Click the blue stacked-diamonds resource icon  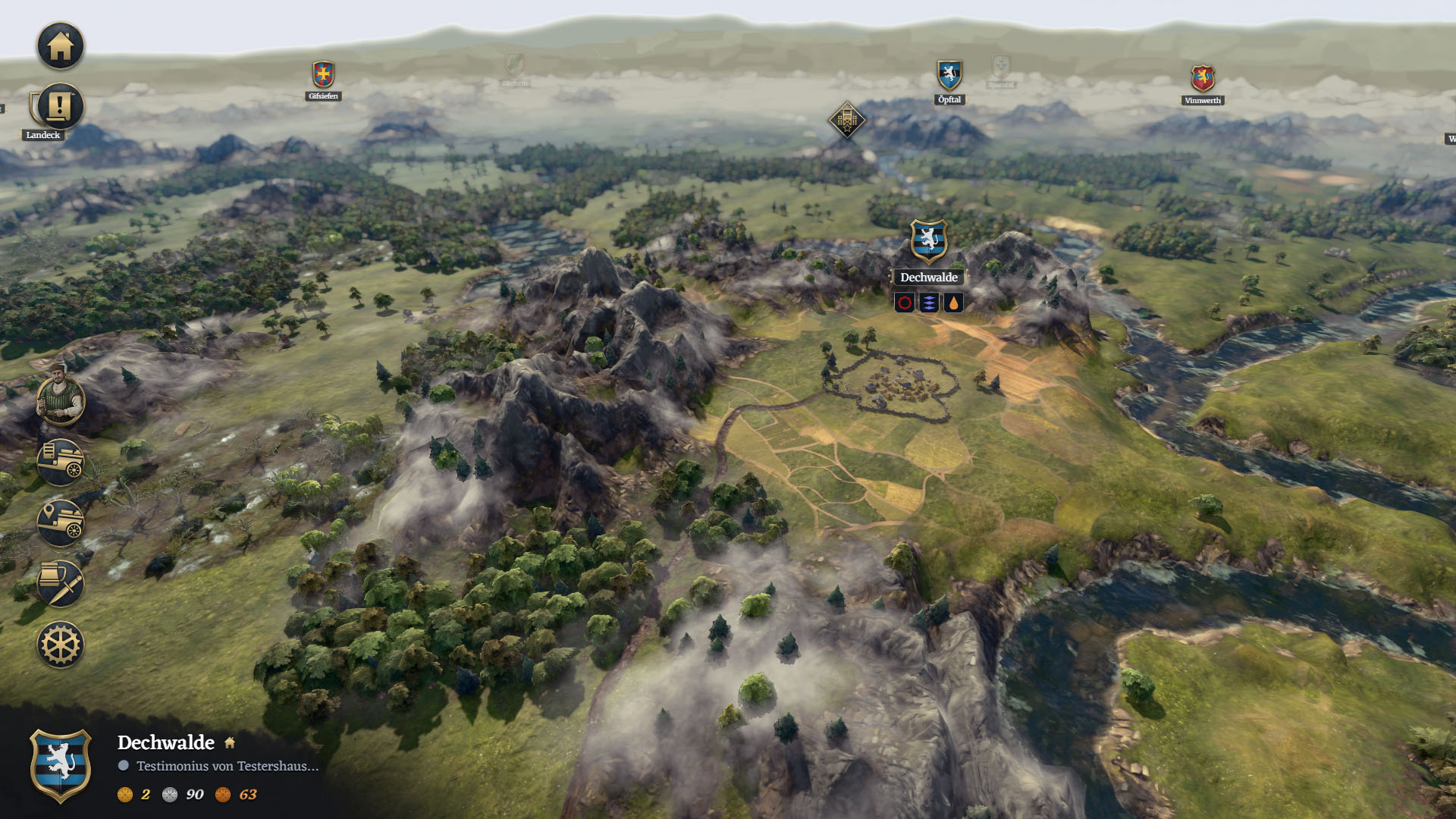[x=929, y=303]
